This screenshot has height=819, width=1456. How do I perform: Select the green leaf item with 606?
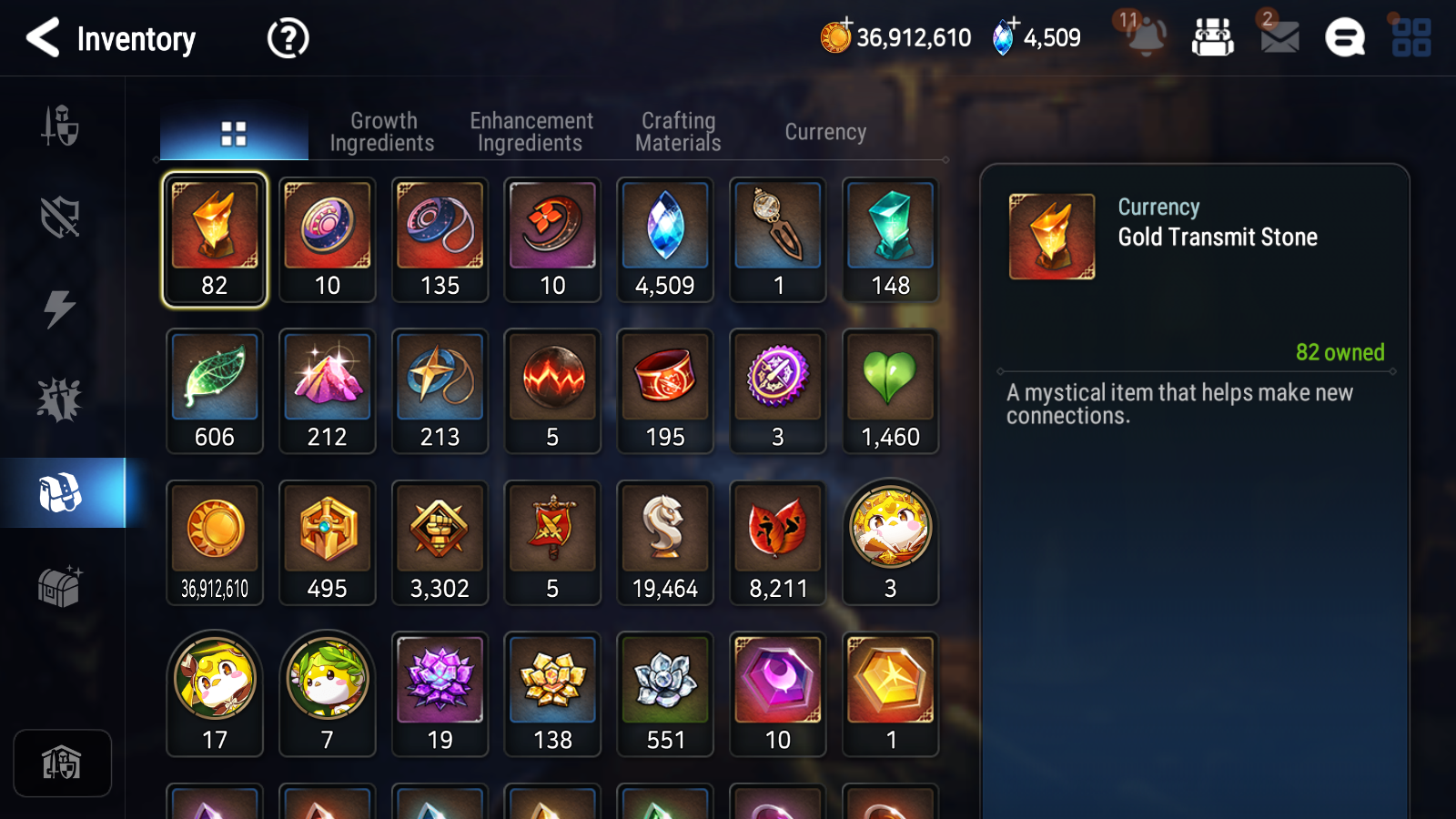215,391
